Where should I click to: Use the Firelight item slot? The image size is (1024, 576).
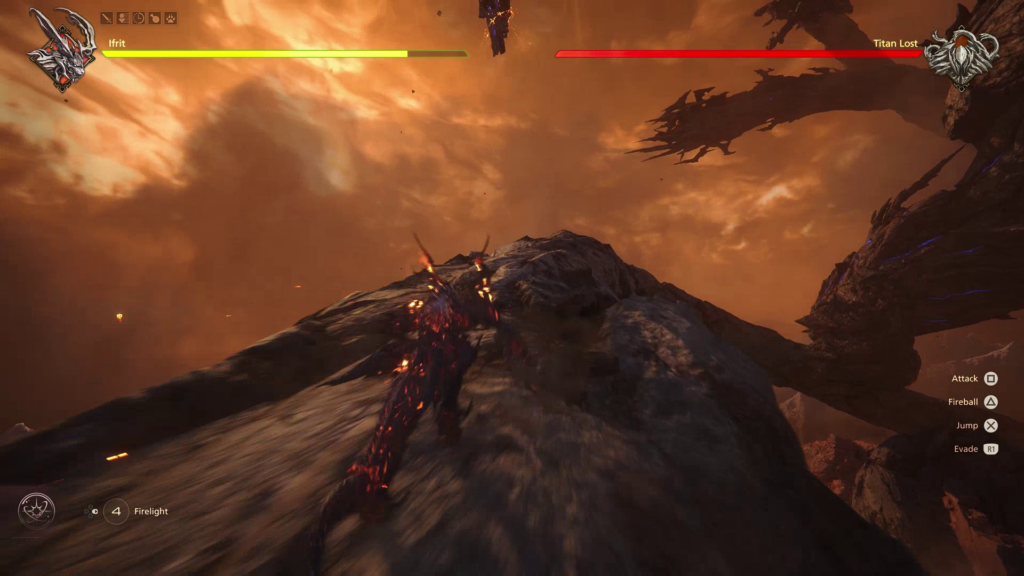[x=116, y=511]
